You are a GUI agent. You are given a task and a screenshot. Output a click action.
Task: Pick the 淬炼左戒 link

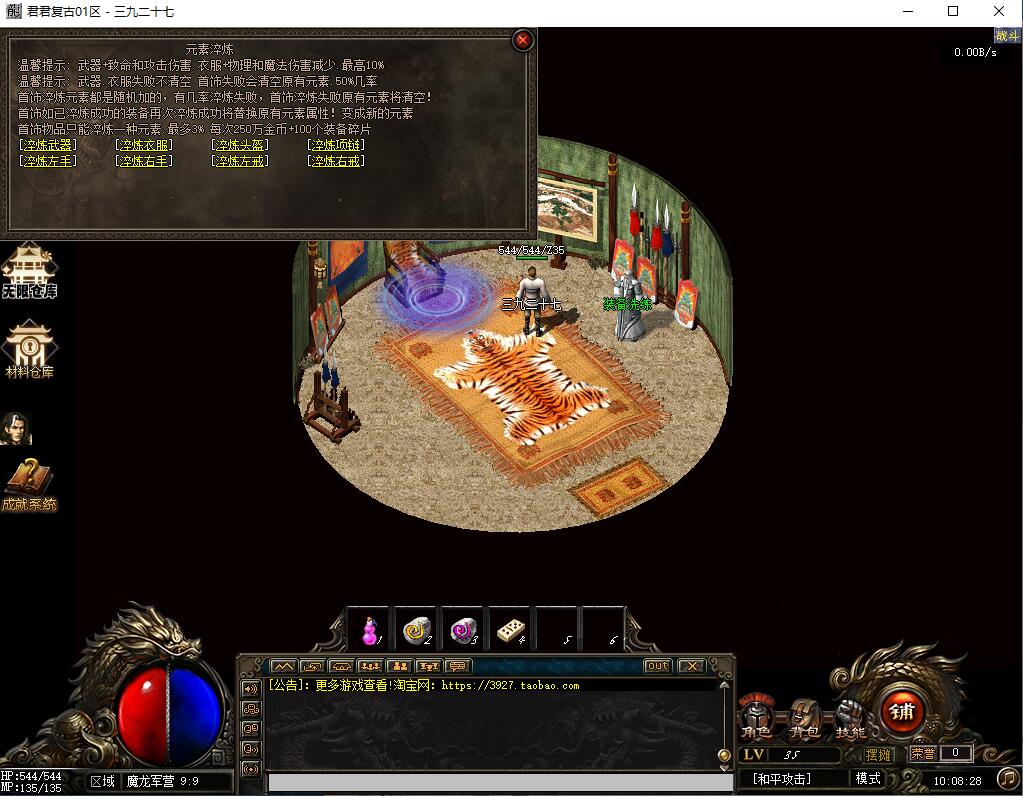point(240,161)
